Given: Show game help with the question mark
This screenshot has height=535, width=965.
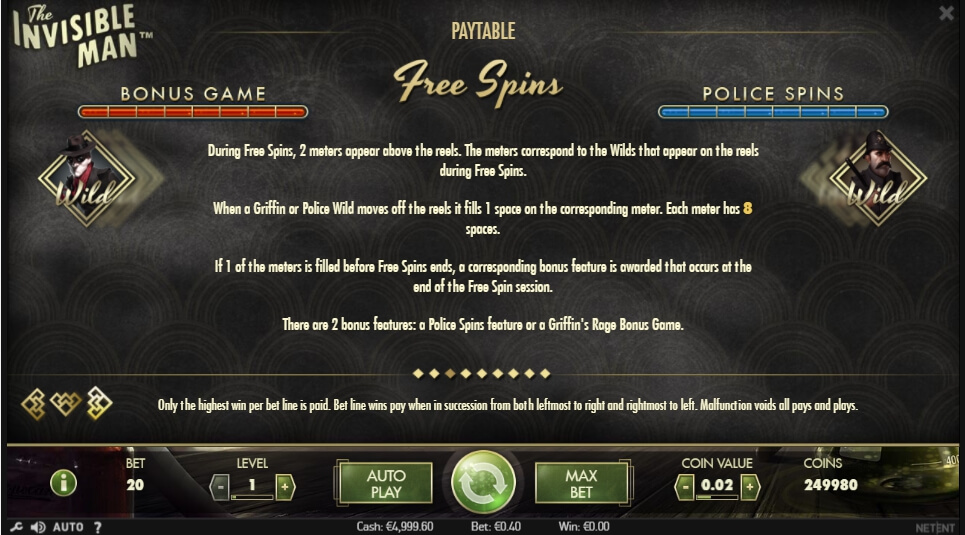Looking at the screenshot, I should (x=98, y=527).
